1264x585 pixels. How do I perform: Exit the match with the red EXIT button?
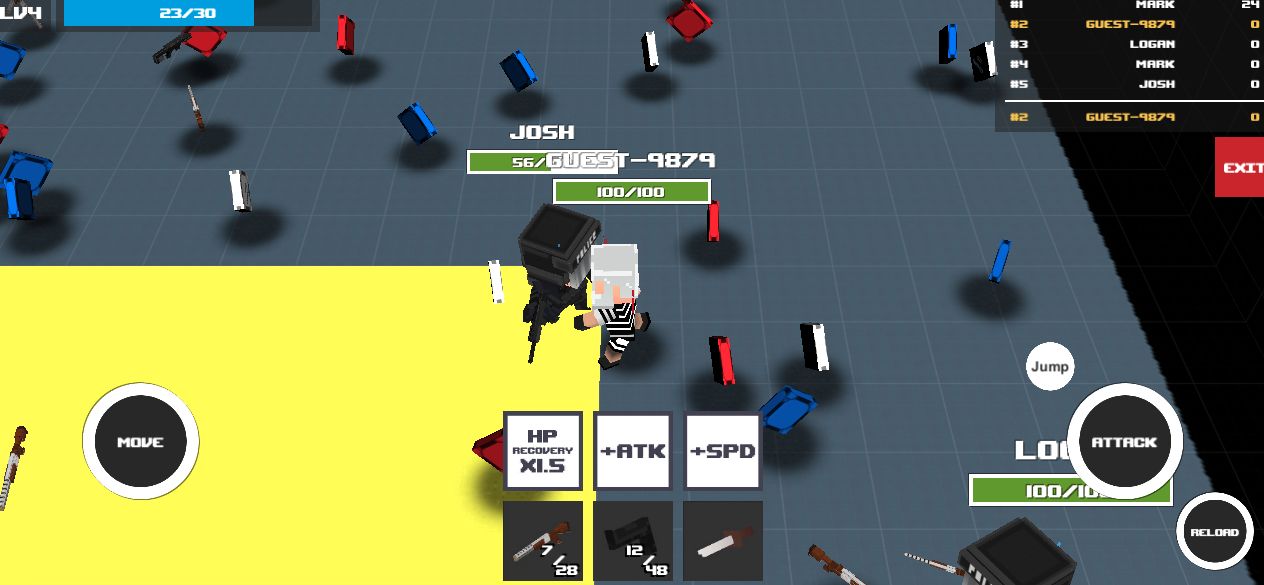1240,167
